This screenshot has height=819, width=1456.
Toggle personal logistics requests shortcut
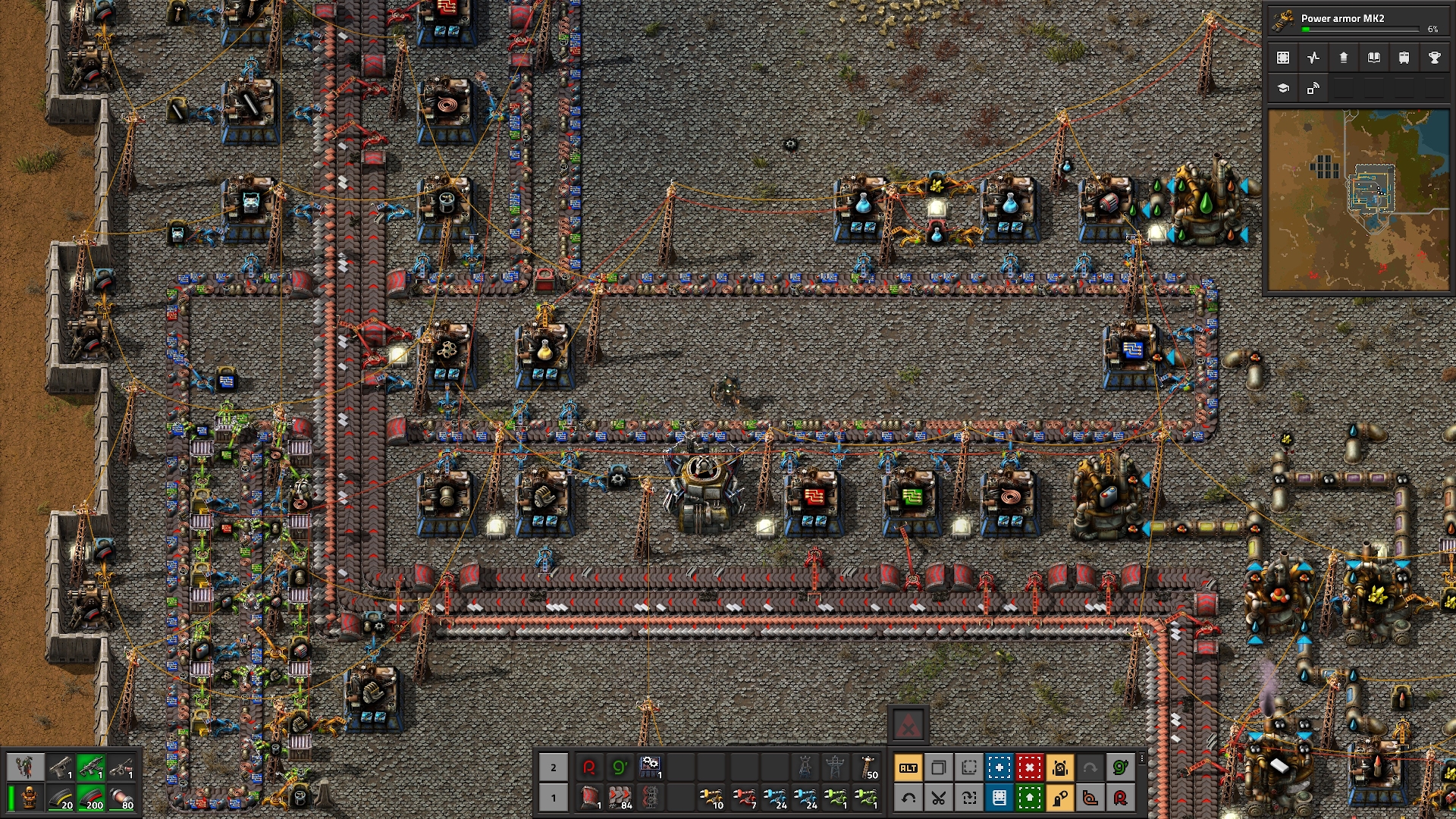click(x=1060, y=799)
